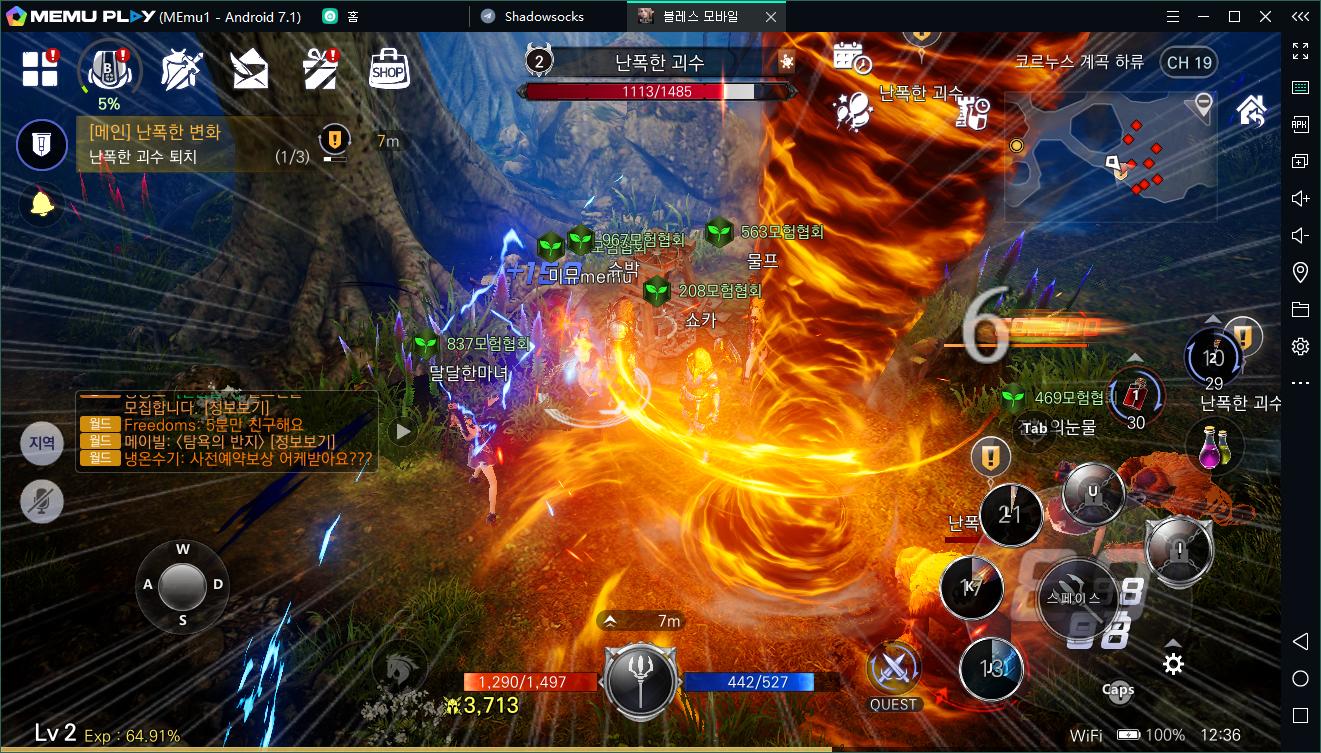Click the QUEST crossed swords button
Screen dimensions: 1321x753
coord(893,672)
